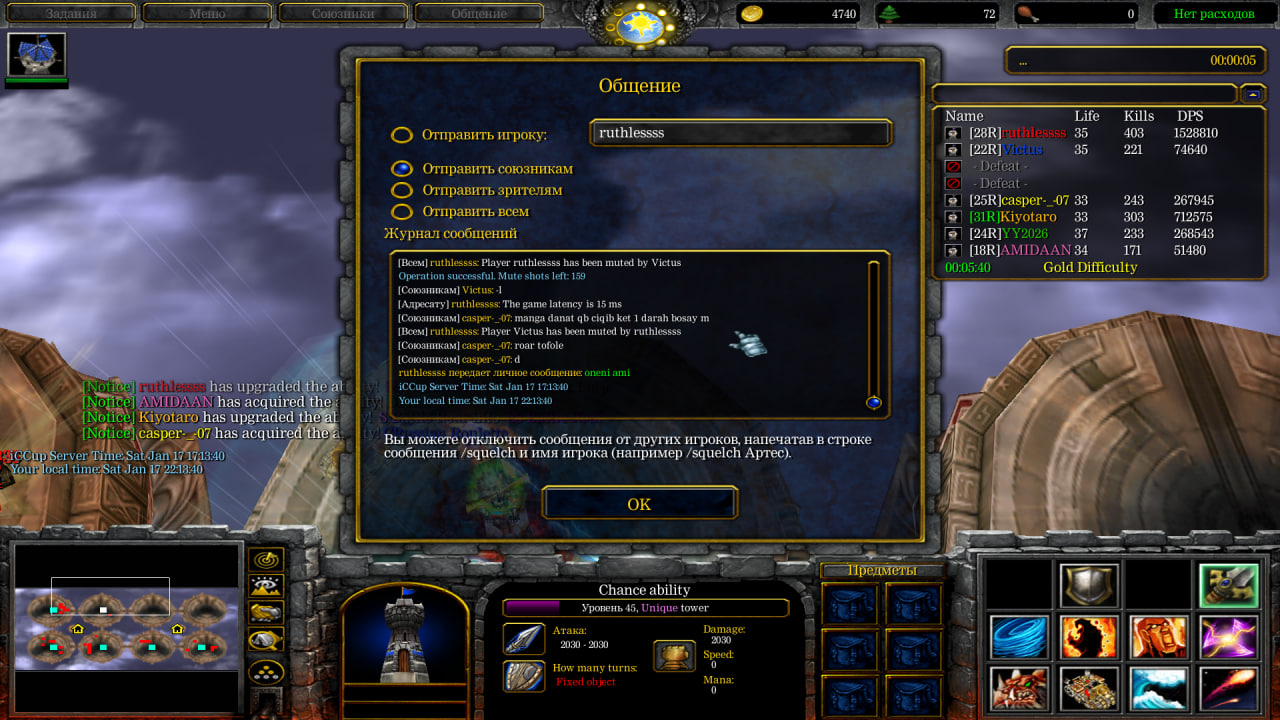Activate the purple lightning ability
This screenshot has width=1280, height=720.
click(x=1229, y=637)
